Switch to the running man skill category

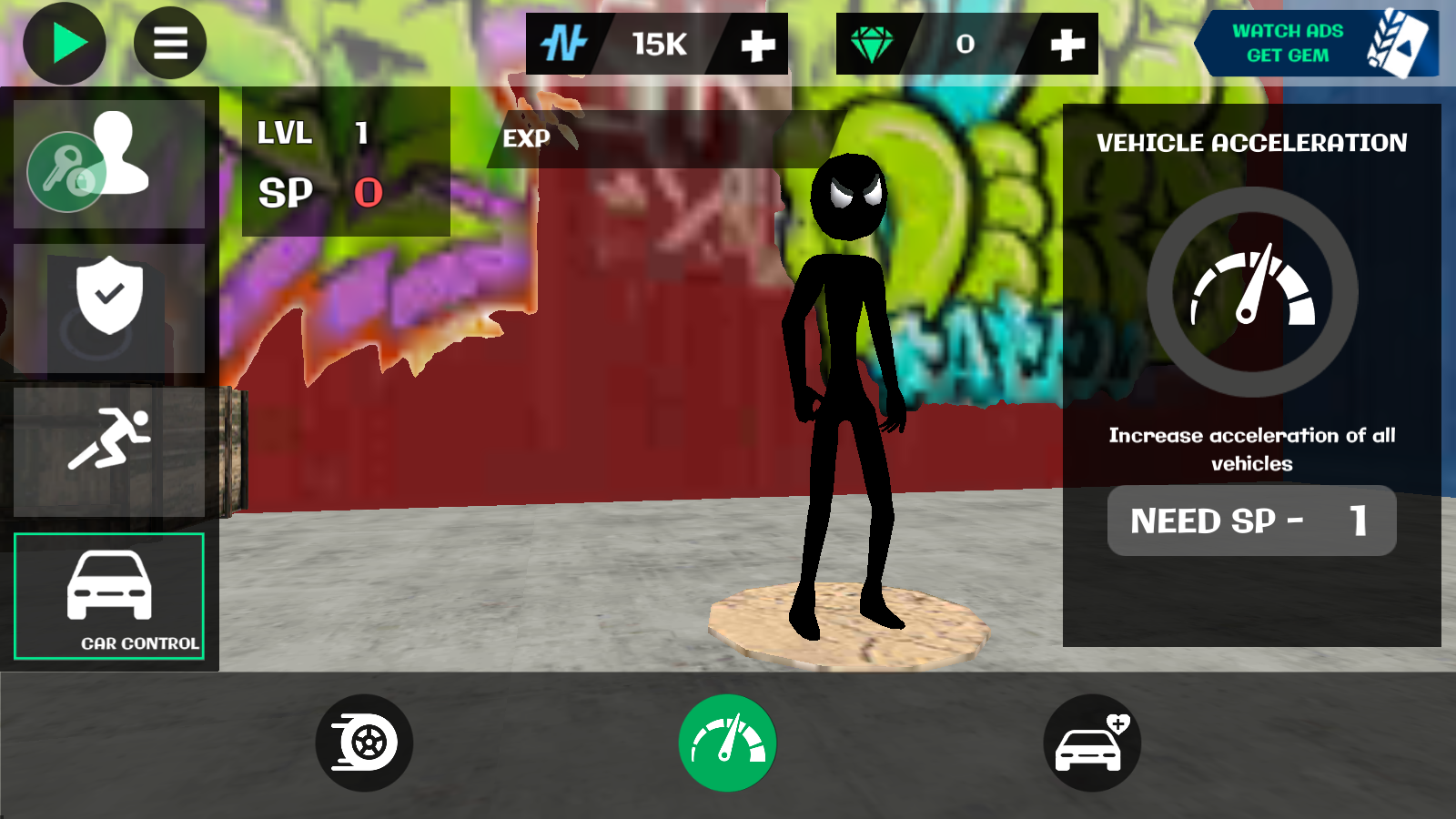coord(109,451)
